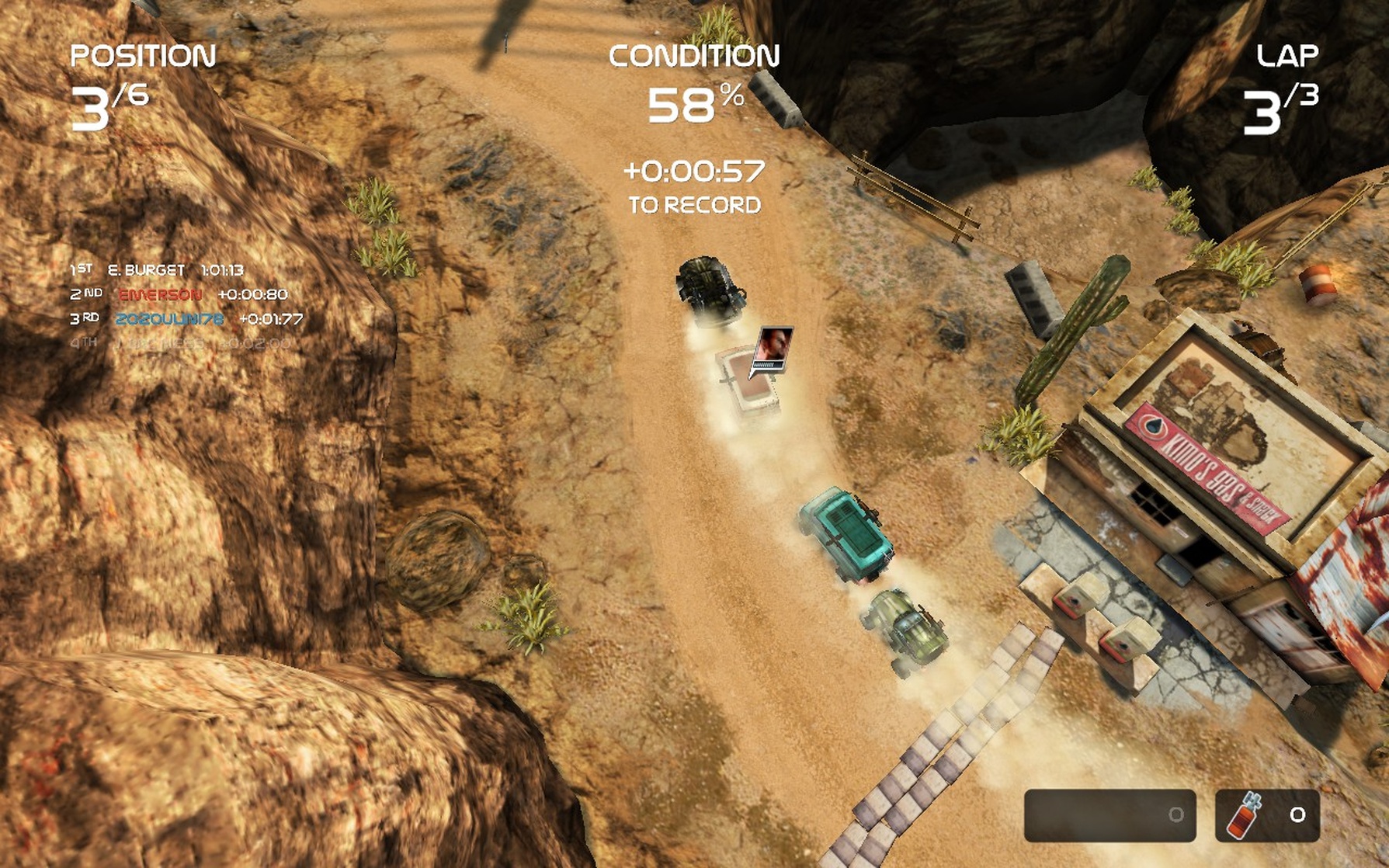Click the empty dark slot beside the nitro
Screen dimensions: 1389x868
(1109, 815)
